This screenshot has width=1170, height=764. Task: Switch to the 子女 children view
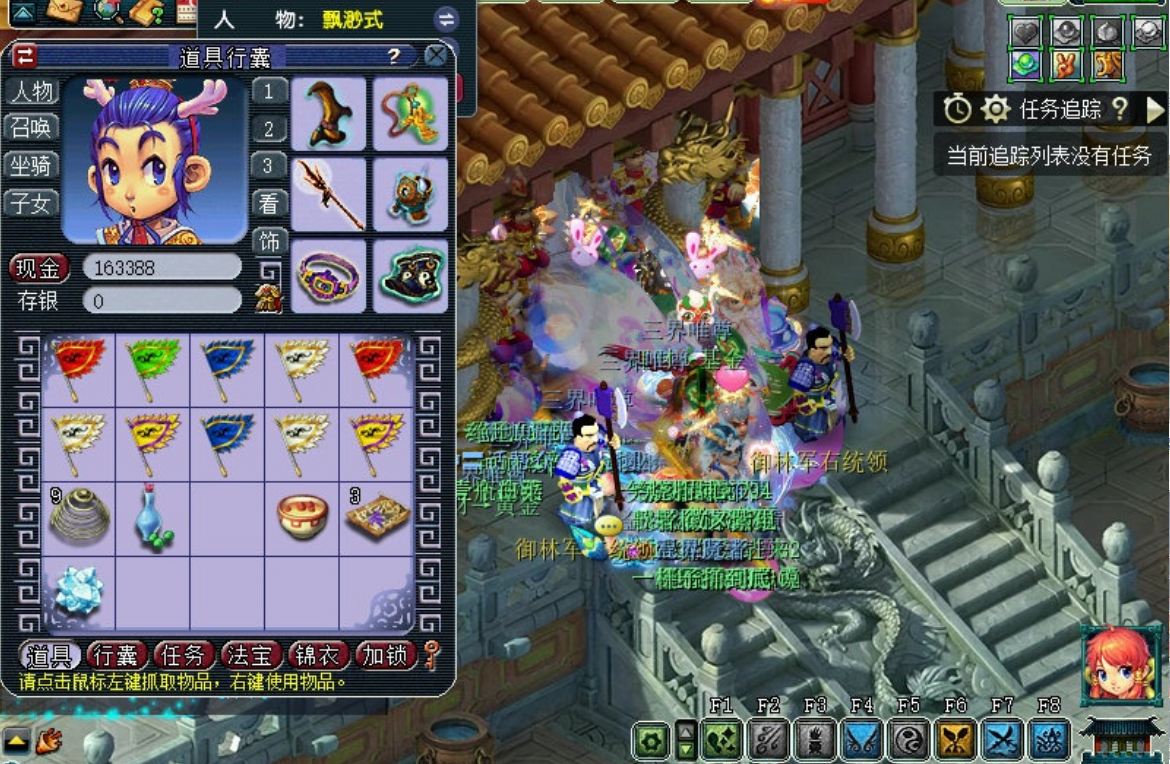pos(32,203)
